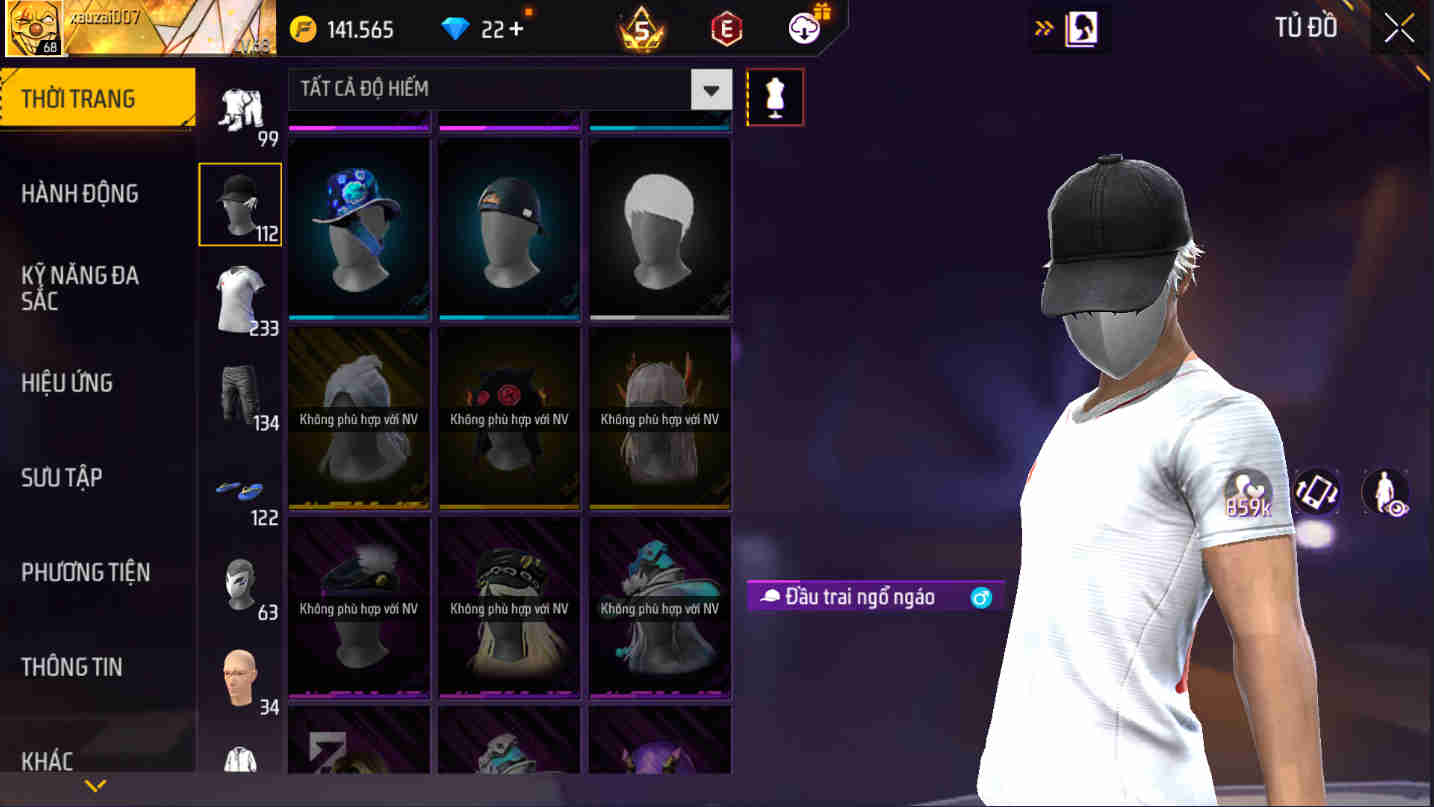Click the screen rotation icon near the character
Viewport: 1434px width, 807px height.
pos(1316,492)
